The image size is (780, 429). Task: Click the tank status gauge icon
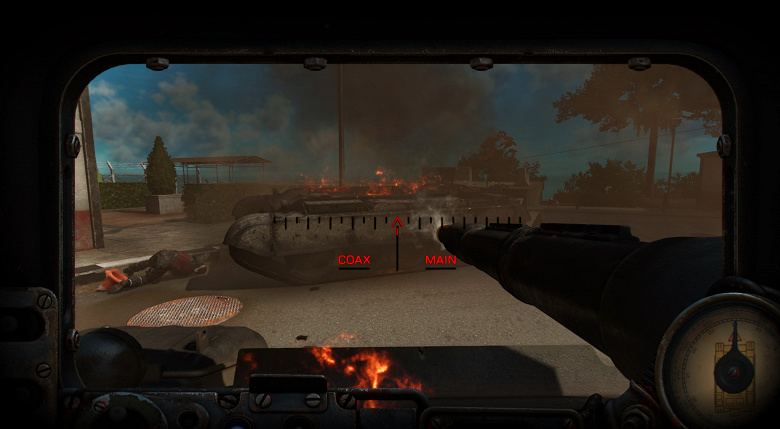[x=733, y=362]
